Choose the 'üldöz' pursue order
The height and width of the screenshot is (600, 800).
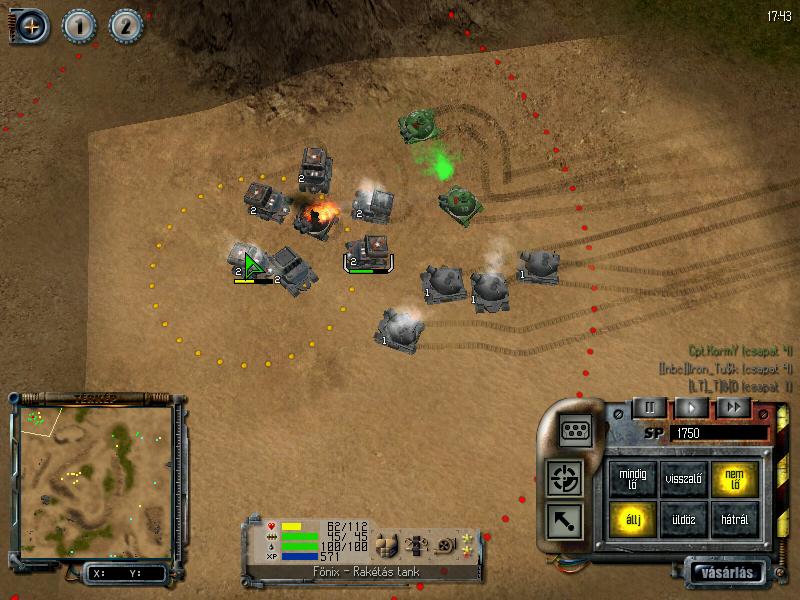(x=684, y=519)
